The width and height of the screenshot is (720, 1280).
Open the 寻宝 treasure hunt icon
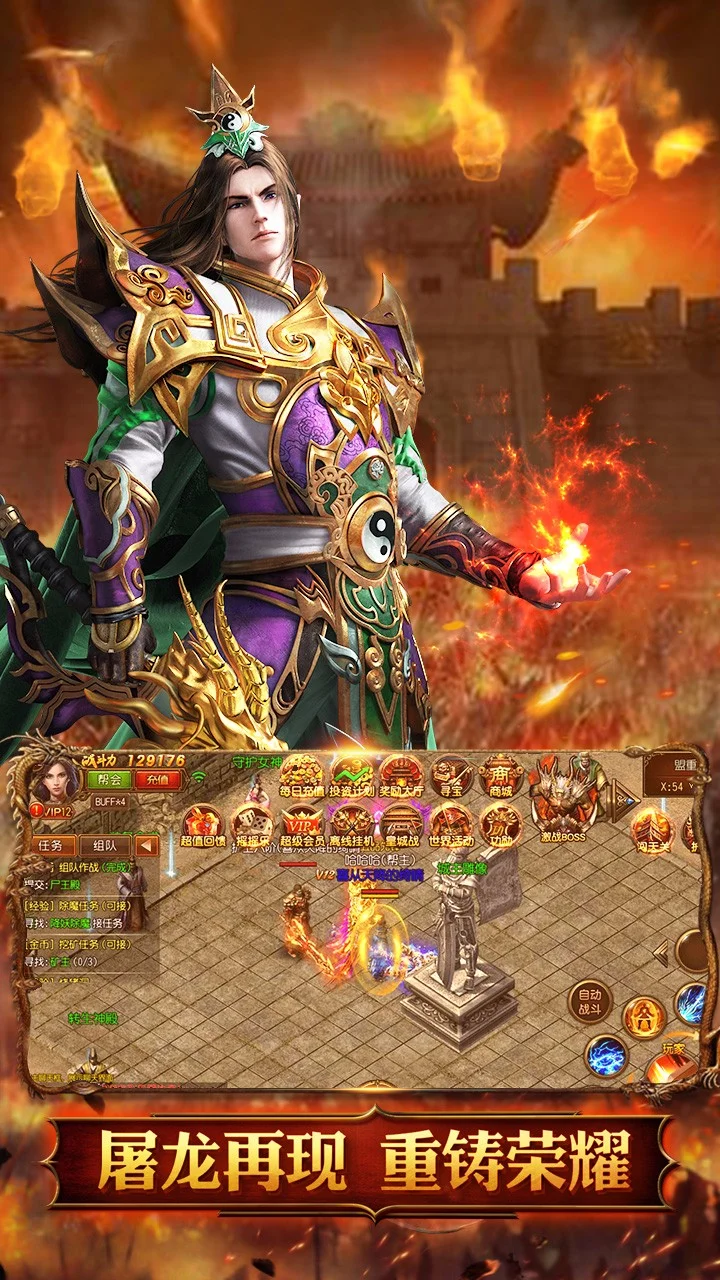pyautogui.click(x=452, y=776)
